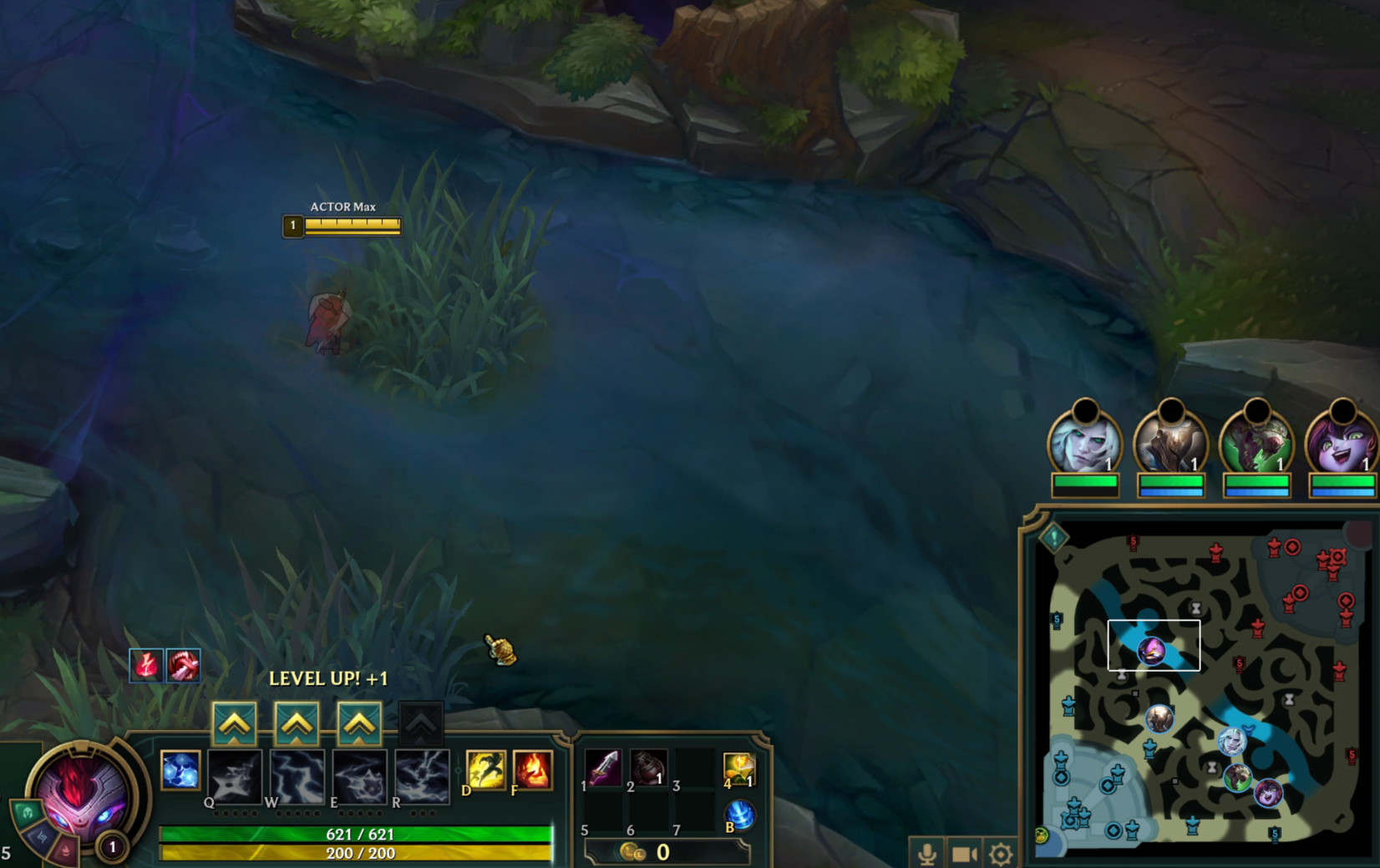Level up the Q shuriken ability
This screenshot has height=868, width=1380.
click(x=235, y=723)
